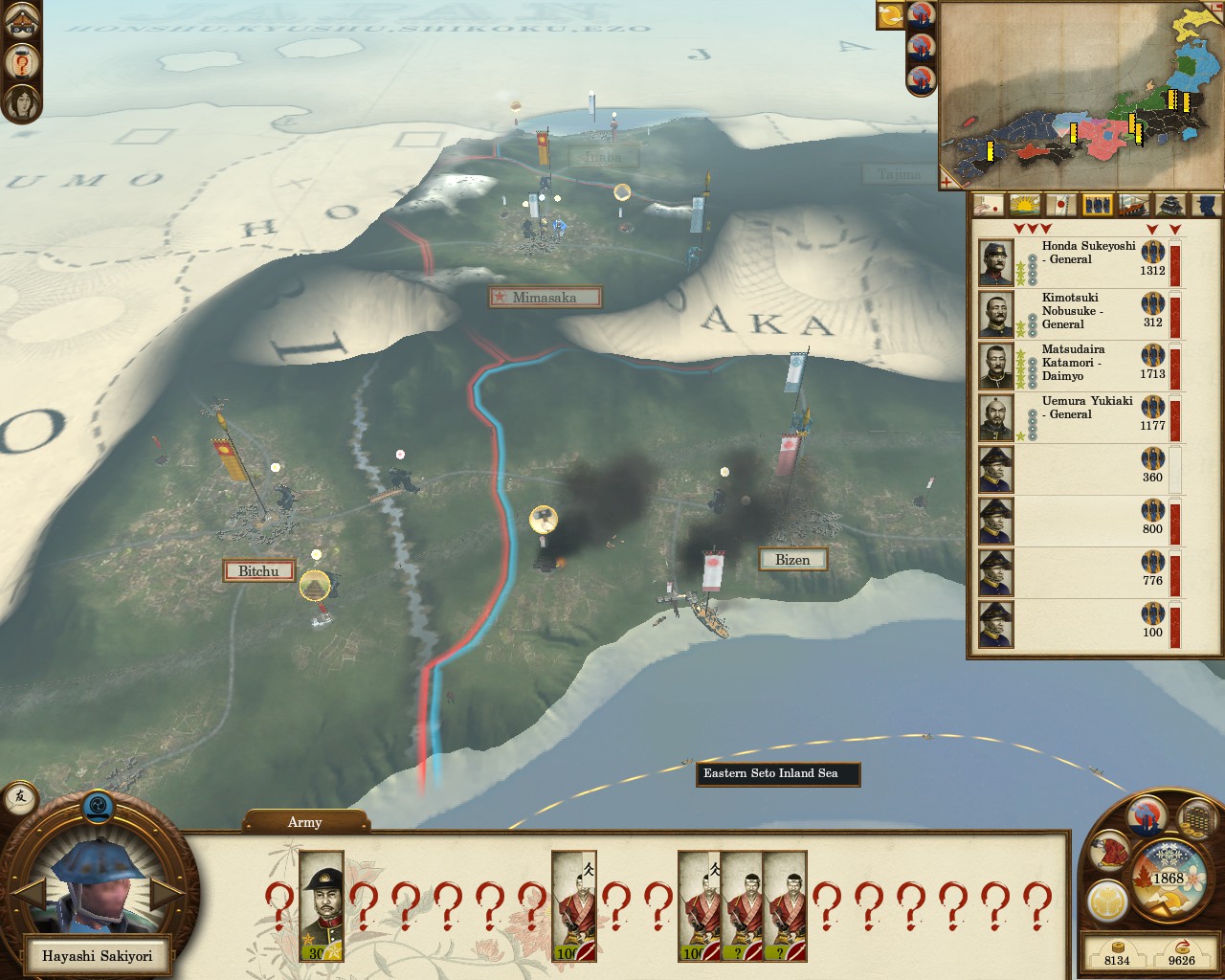1225x980 pixels.
Task: Open the Army tab above the unit panel
Action: pos(305,822)
